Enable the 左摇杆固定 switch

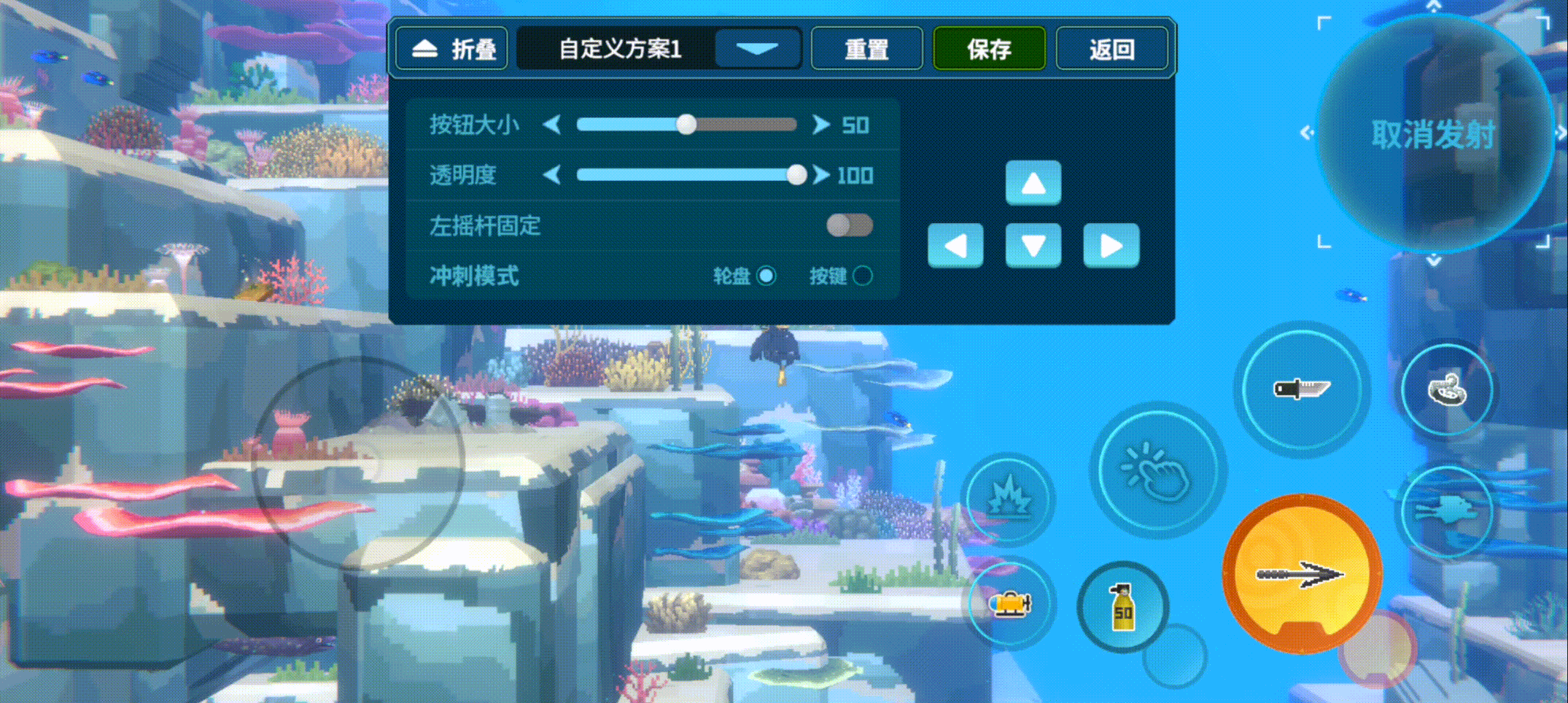coord(850,227)
